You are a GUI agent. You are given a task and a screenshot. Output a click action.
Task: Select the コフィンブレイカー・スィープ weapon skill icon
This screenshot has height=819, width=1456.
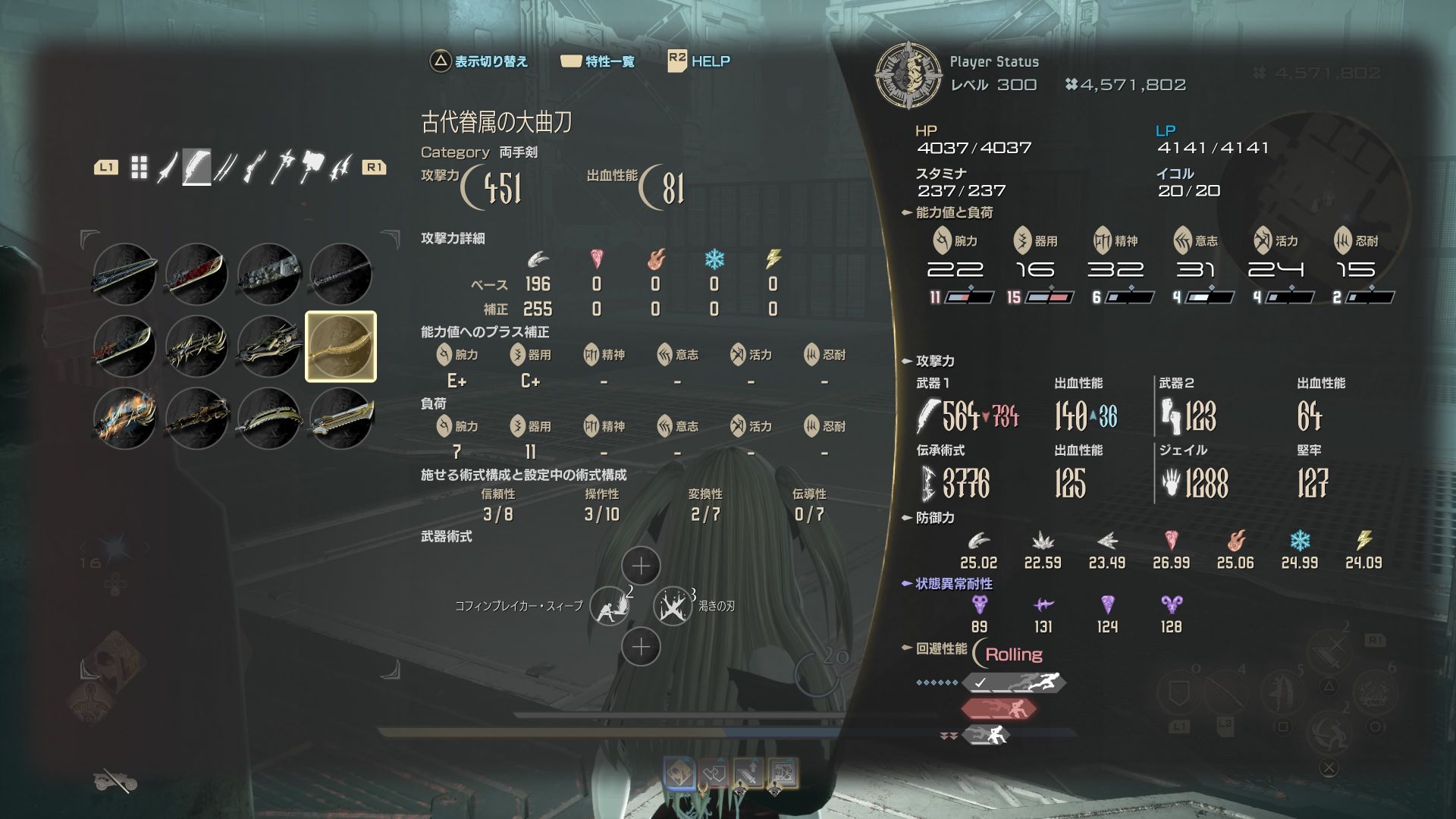(x=609, y=606)
